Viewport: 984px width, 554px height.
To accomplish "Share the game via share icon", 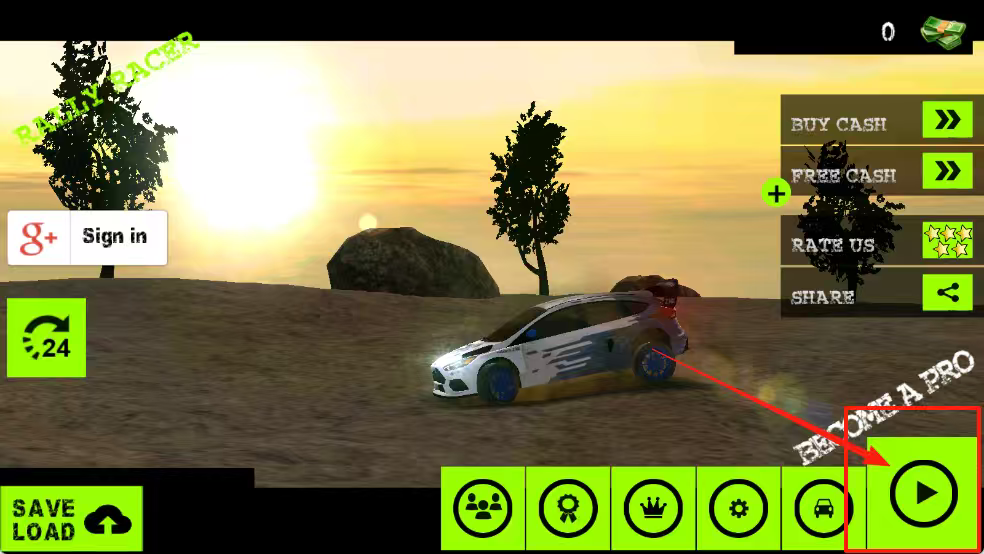I will pos(877,295).
